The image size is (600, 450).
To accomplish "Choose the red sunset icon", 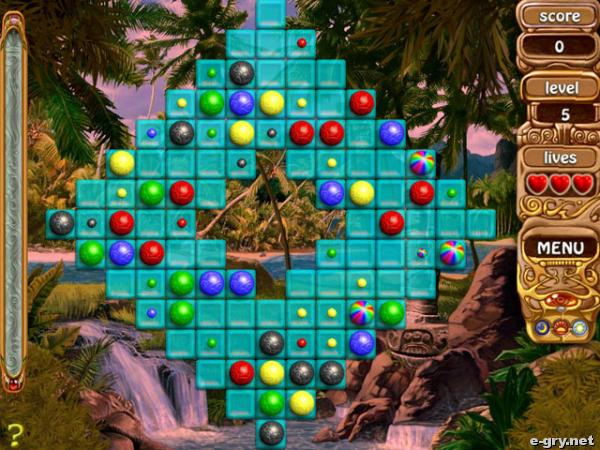I will (x=561, y=326).
